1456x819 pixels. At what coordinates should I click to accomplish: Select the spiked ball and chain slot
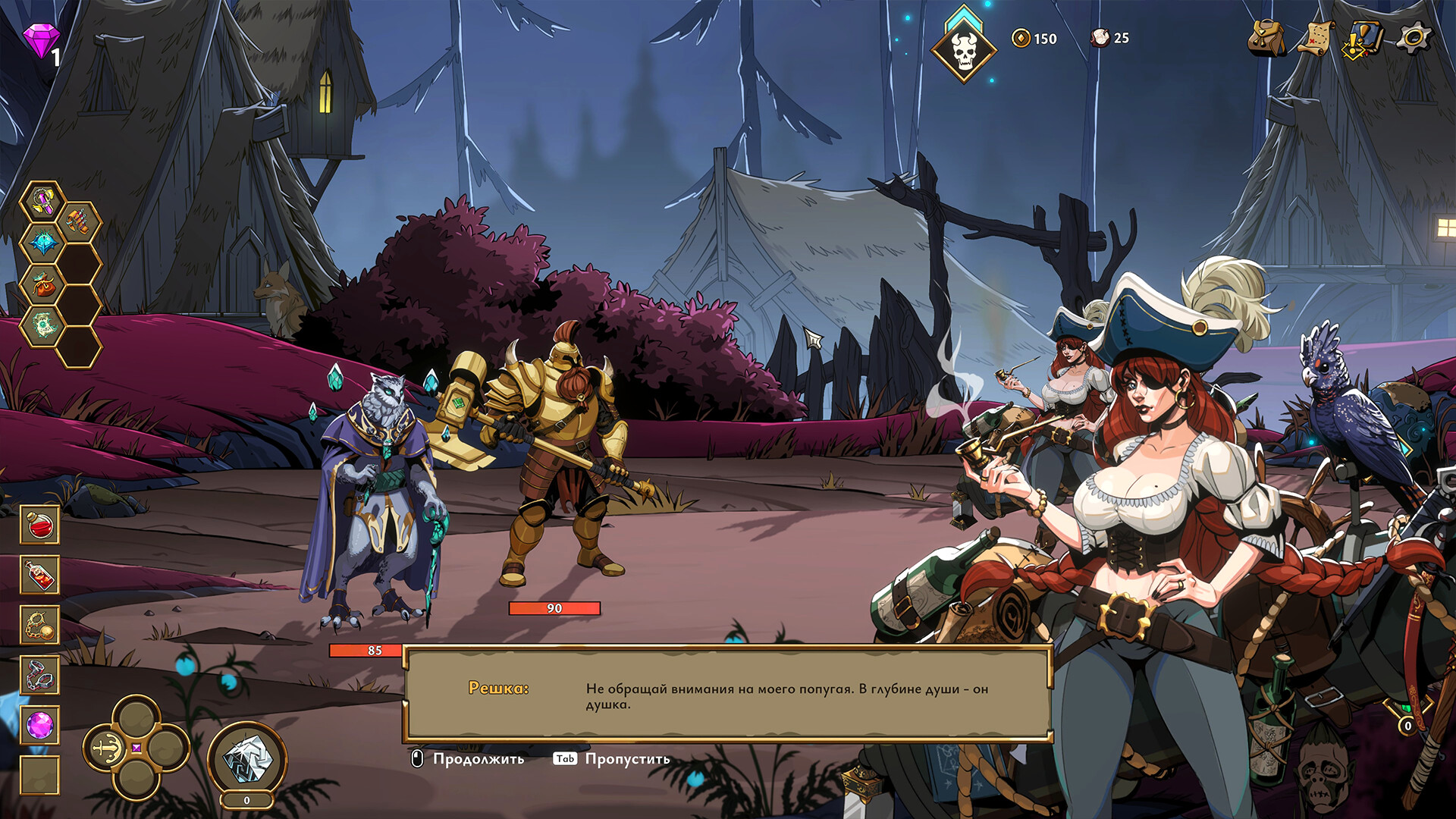pos(39,625)
